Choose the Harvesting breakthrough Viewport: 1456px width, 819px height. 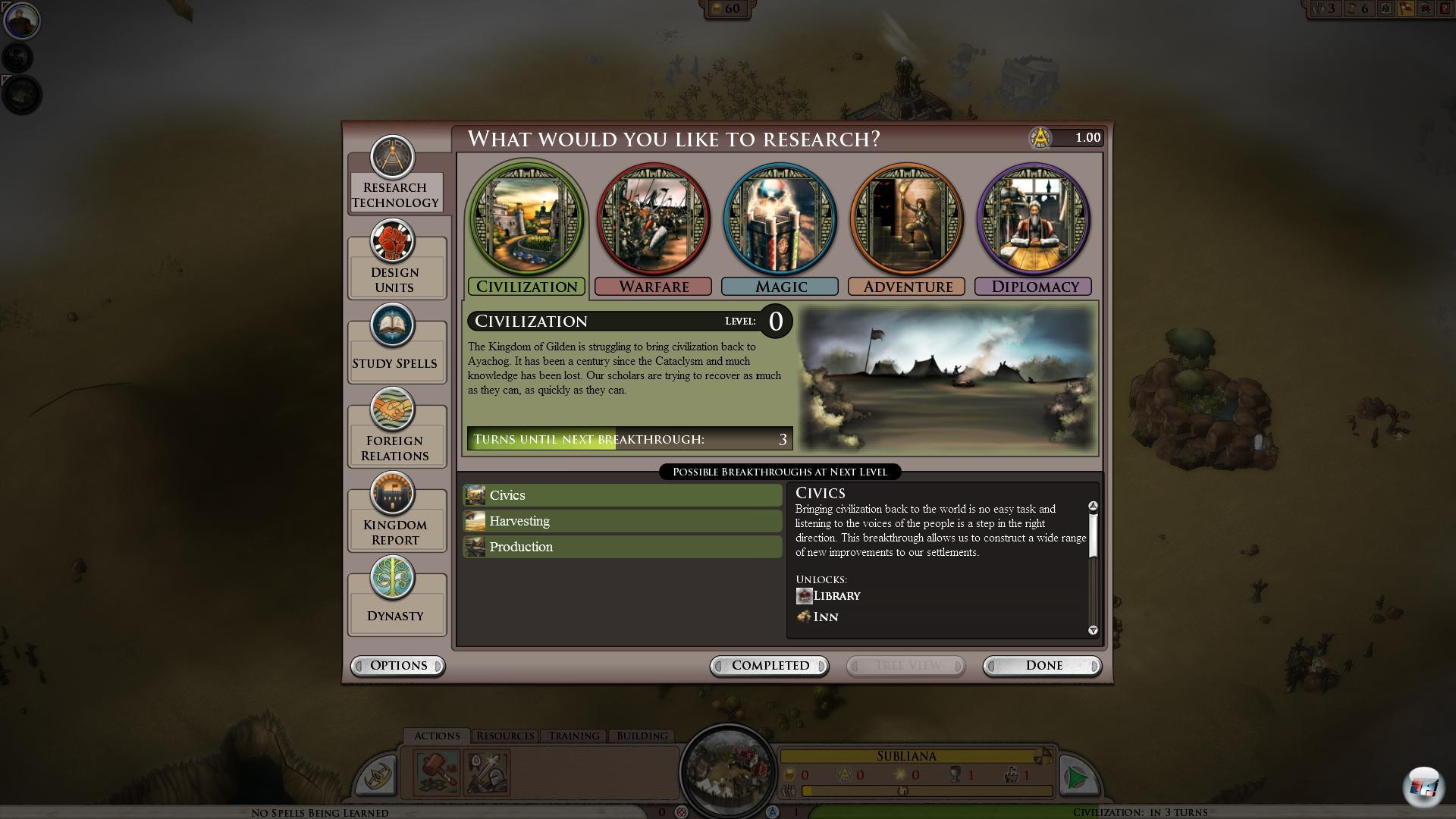[x=623, y=521]
